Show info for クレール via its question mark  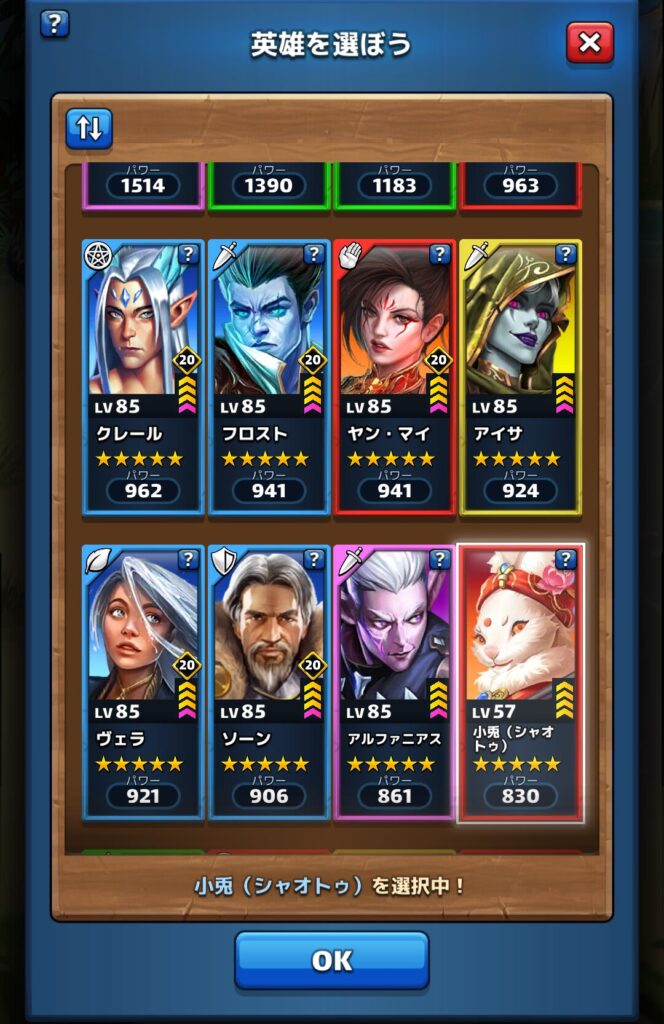[188, 254]
